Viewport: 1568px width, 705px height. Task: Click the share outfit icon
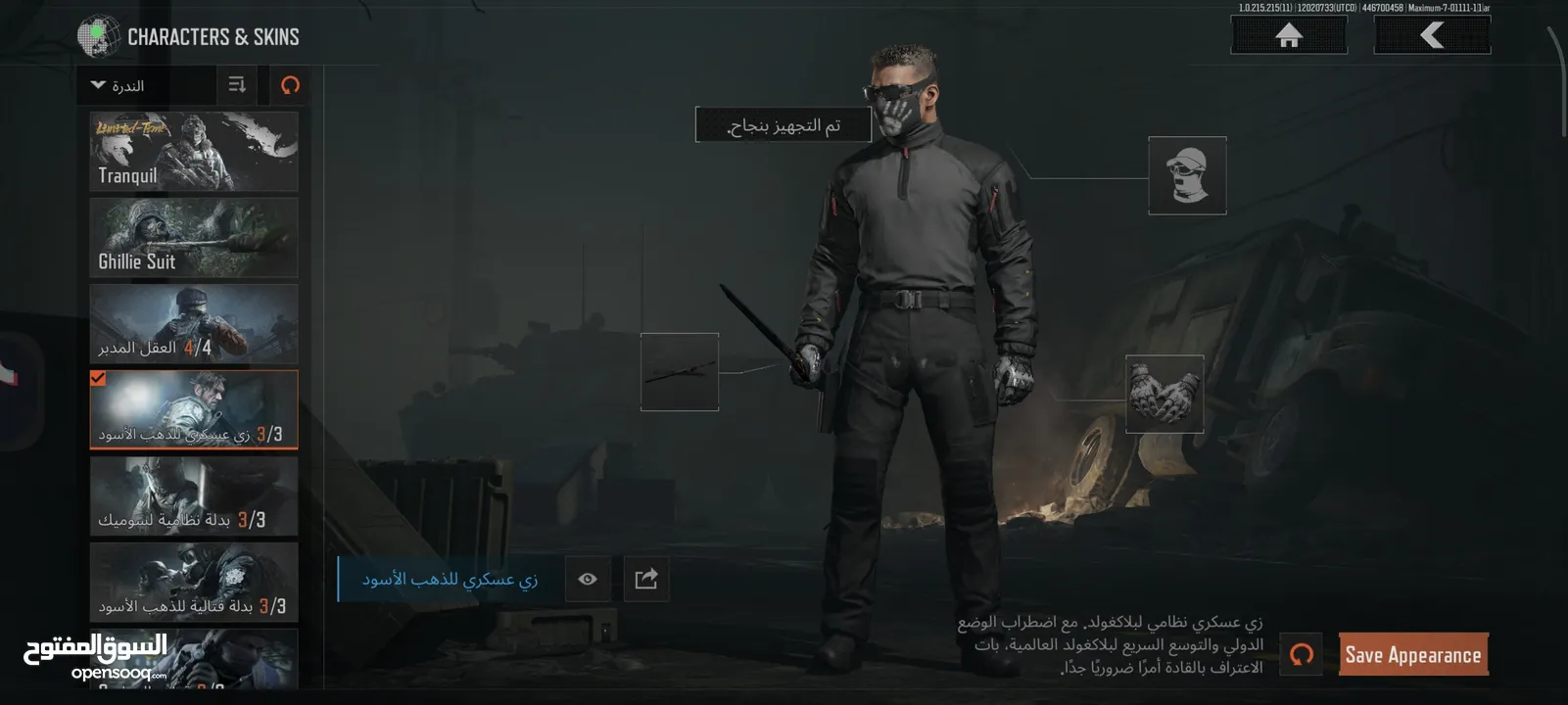pyautogui.click(x=645, y=579)
